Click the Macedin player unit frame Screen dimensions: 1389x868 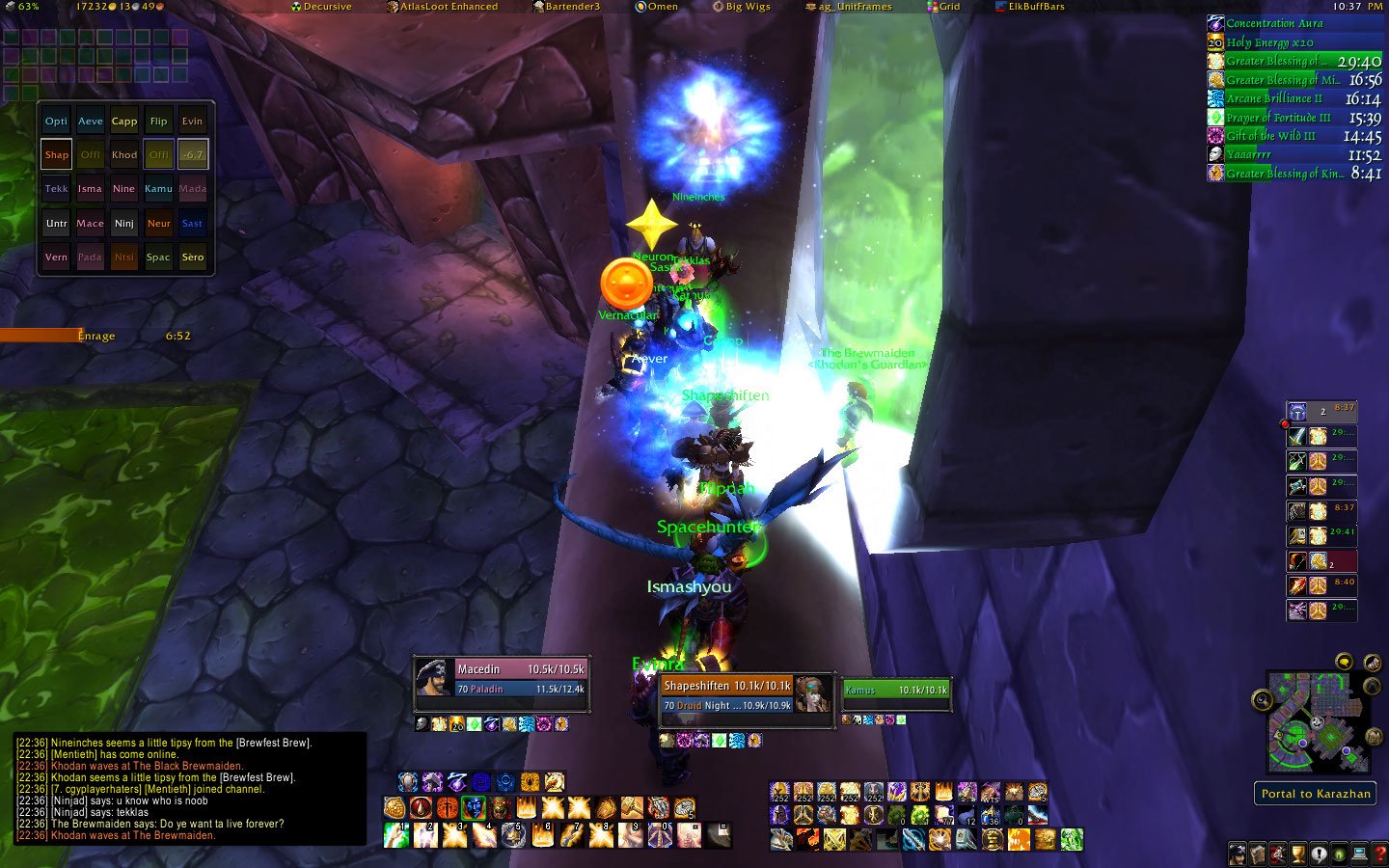[x=502, y=678]
